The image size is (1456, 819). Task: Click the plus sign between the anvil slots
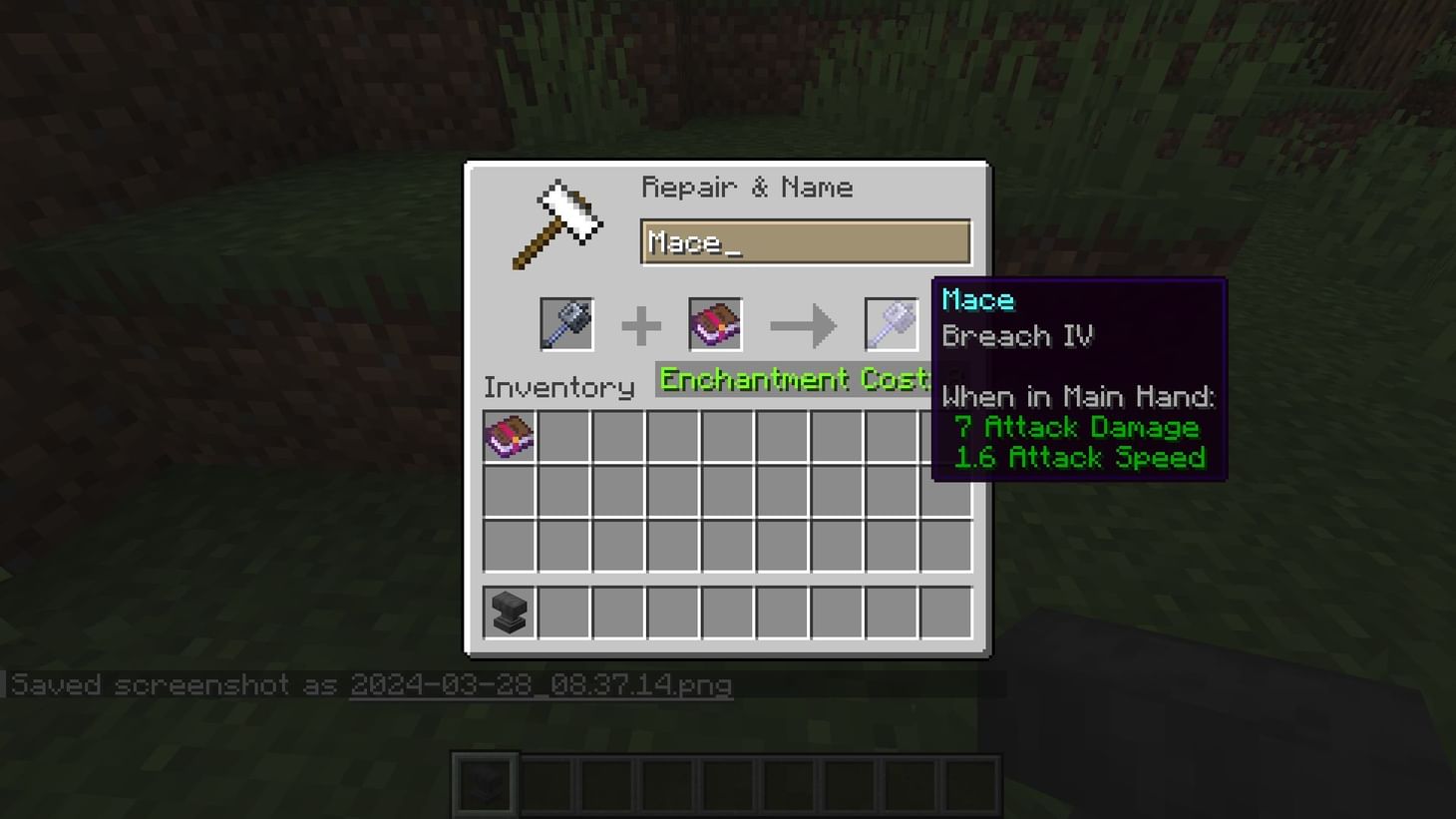pos(641,324)
